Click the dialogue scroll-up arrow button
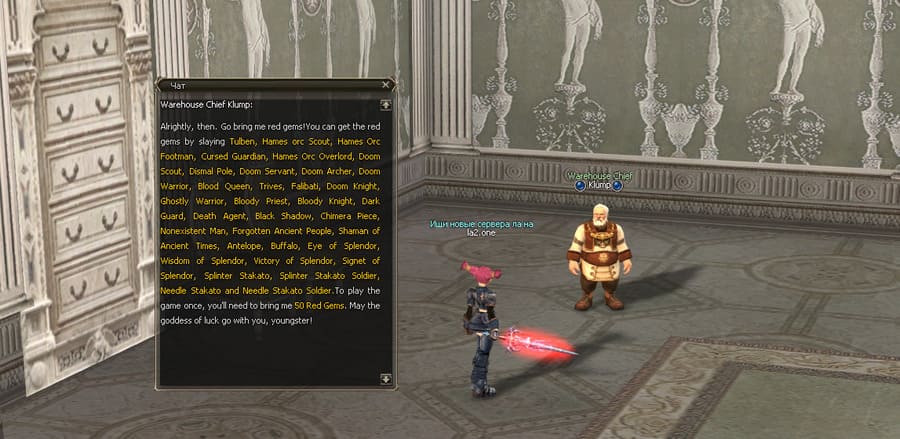 [386, 104]
